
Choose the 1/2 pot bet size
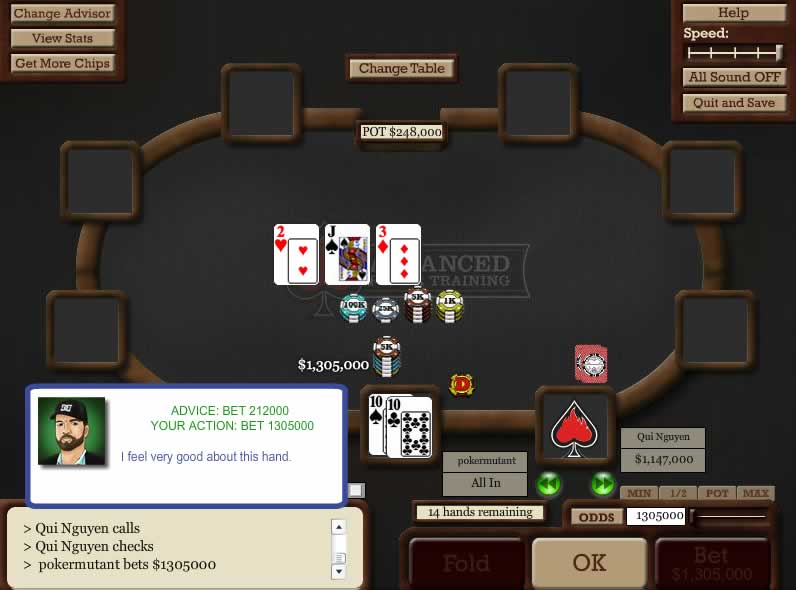pyautogui.click(x=678, y=493)
